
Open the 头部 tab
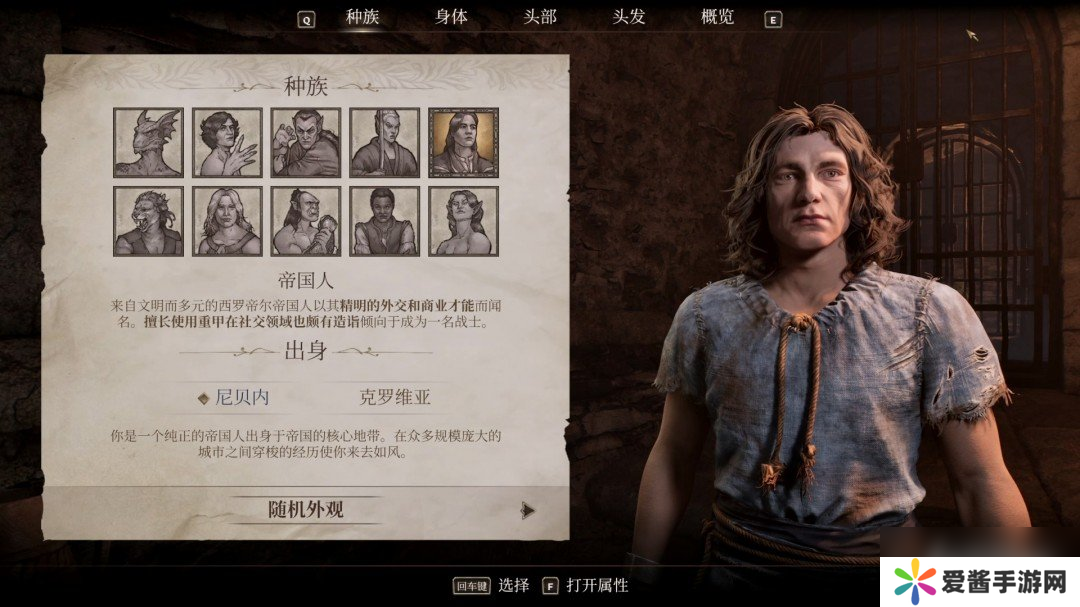click(x=540, y=17)
